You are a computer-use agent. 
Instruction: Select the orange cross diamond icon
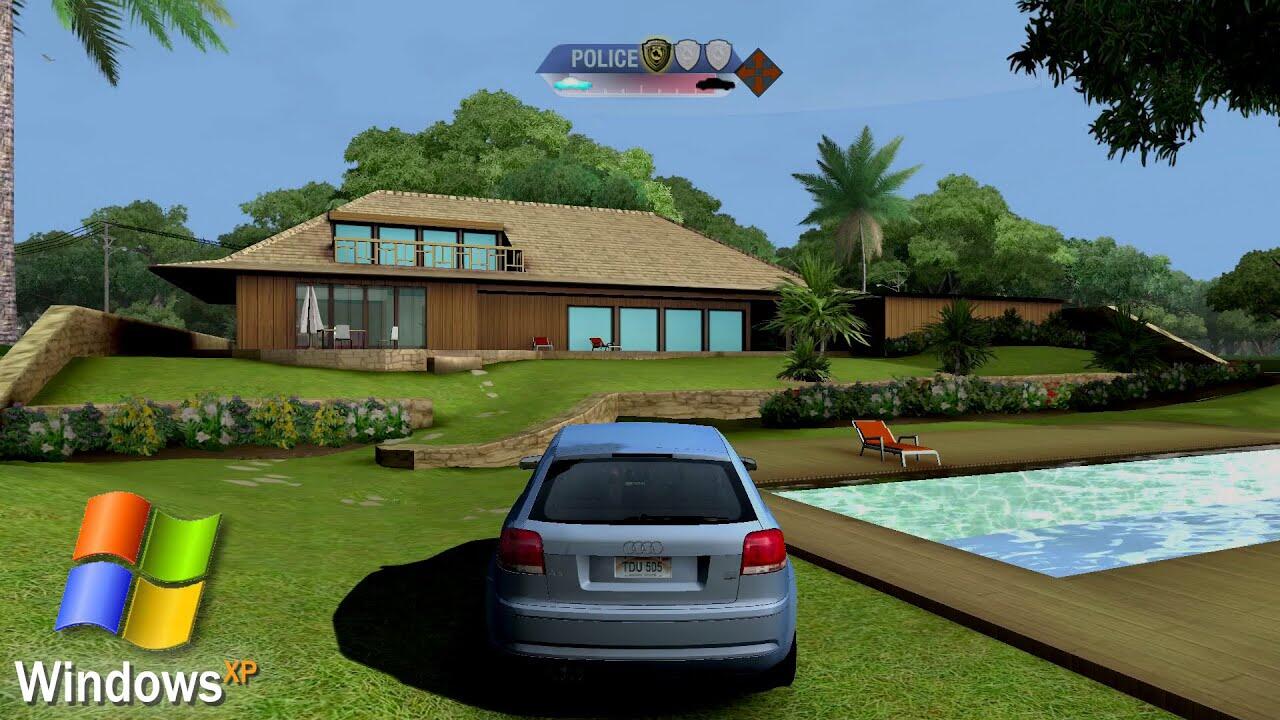click(x=759, y=72)
